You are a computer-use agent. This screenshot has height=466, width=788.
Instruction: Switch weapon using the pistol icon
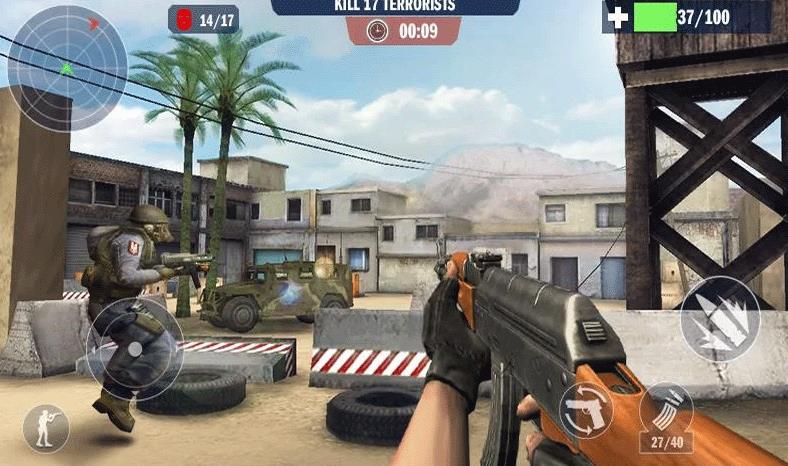point(586,409)
